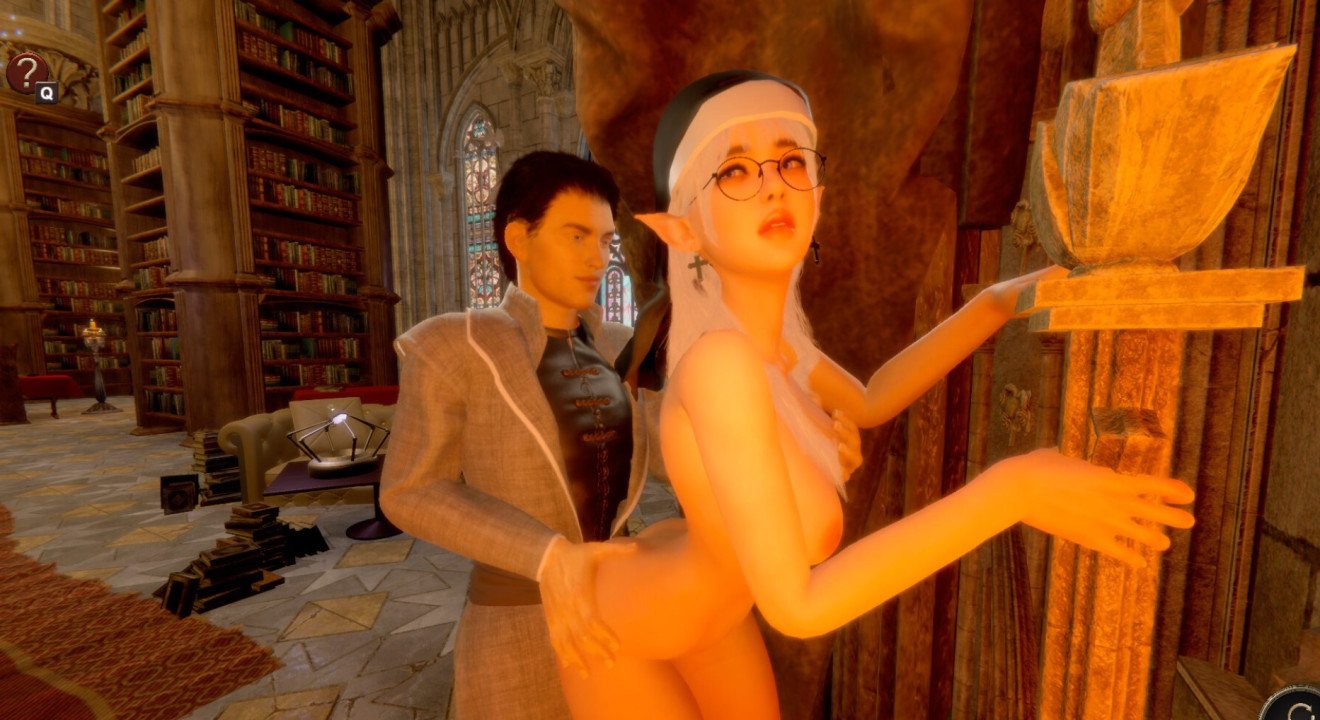
Task: Open the question mark help icon
Action: (27, 72)
